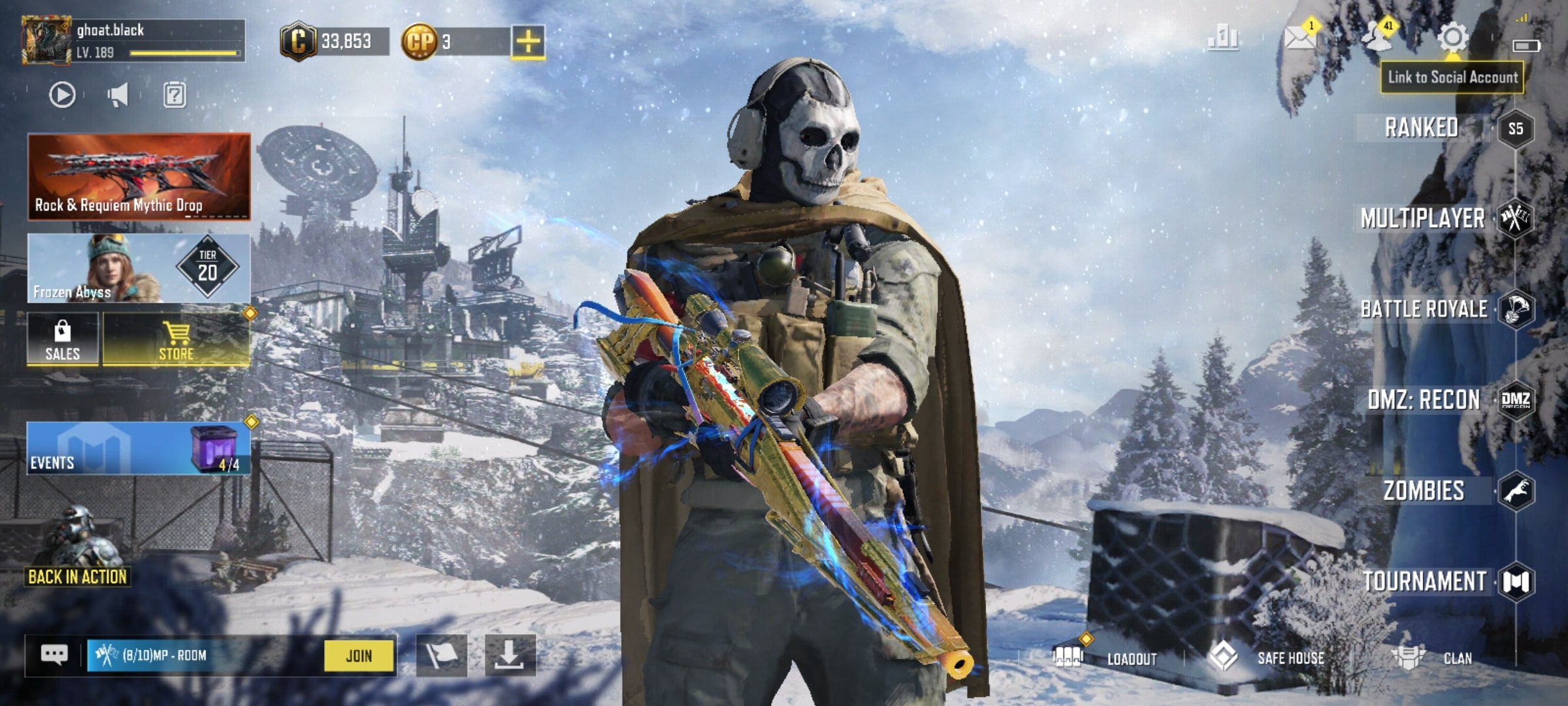Add CP with the yellow plus button
1568x706 pixels.
coord(528,42)
